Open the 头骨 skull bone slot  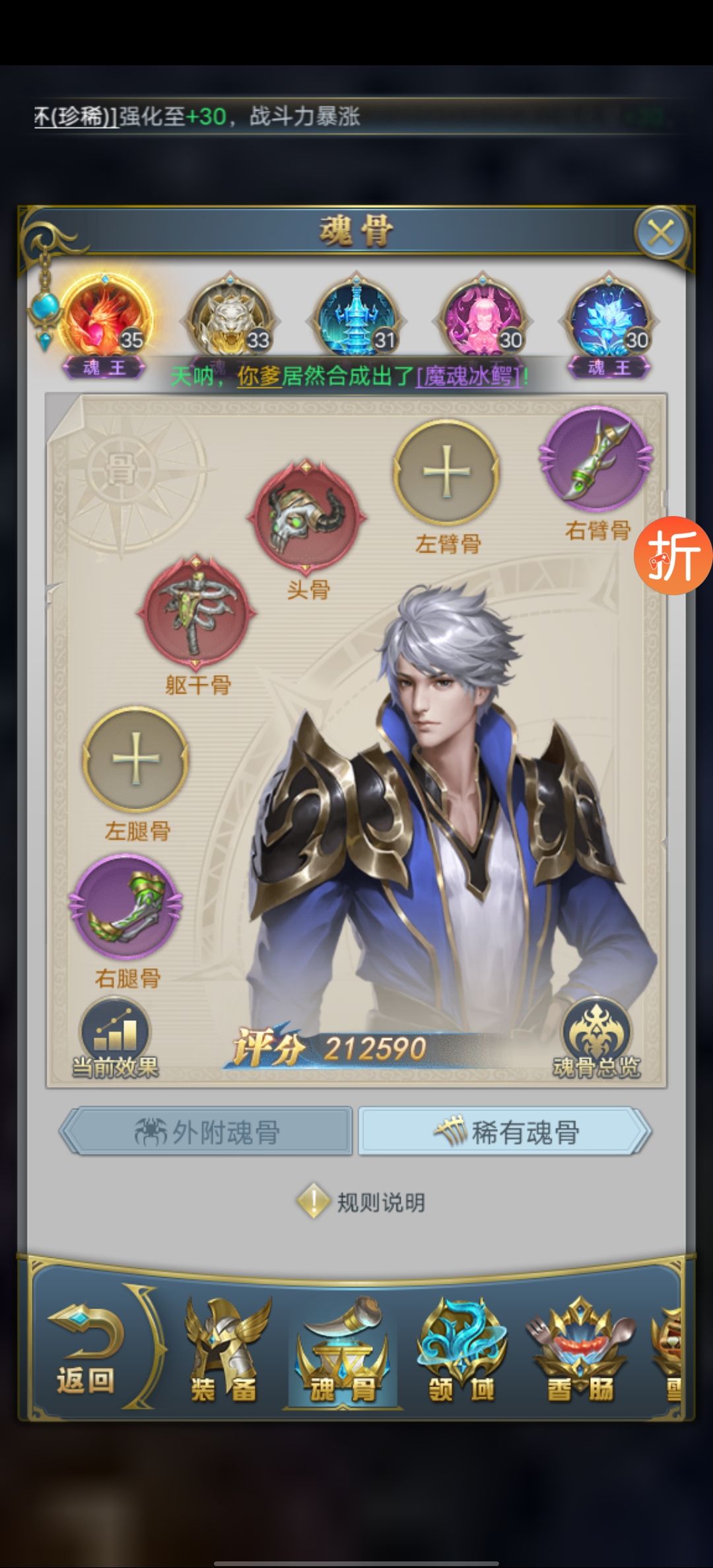click(x=307, y=516)
